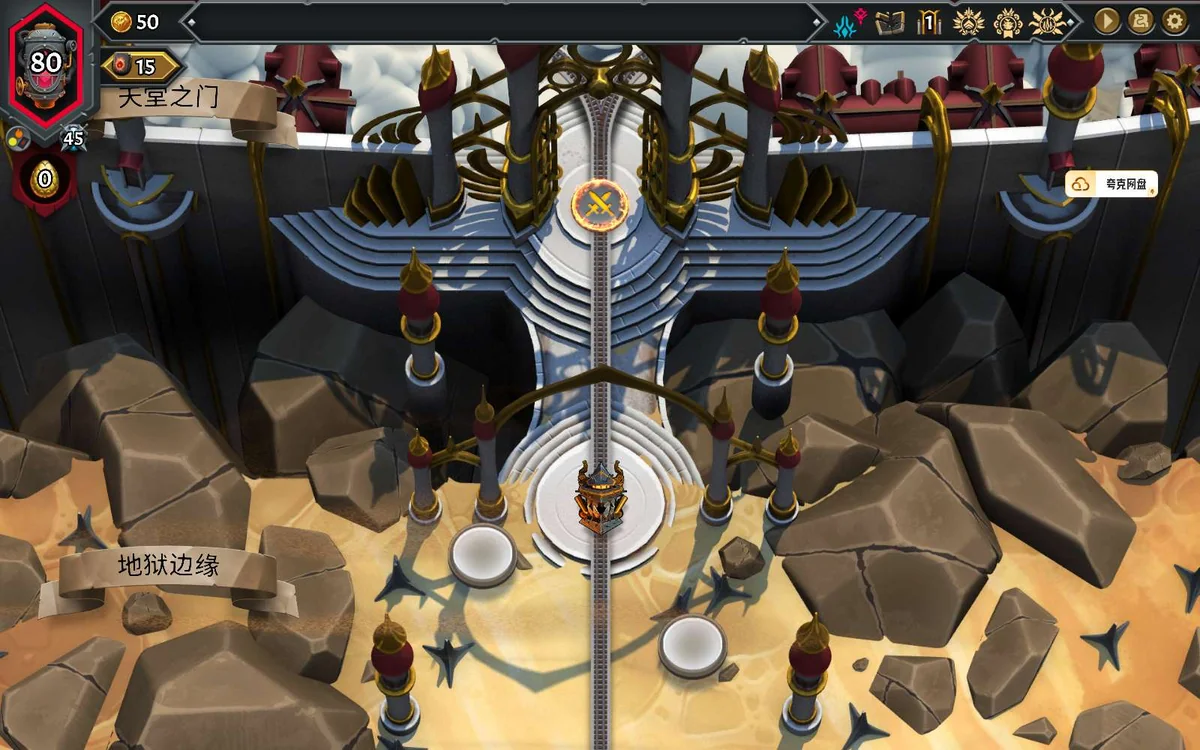The image size is (1200, 750).
Task: Choose the right white circular map node
Action: tap(692, 643)
